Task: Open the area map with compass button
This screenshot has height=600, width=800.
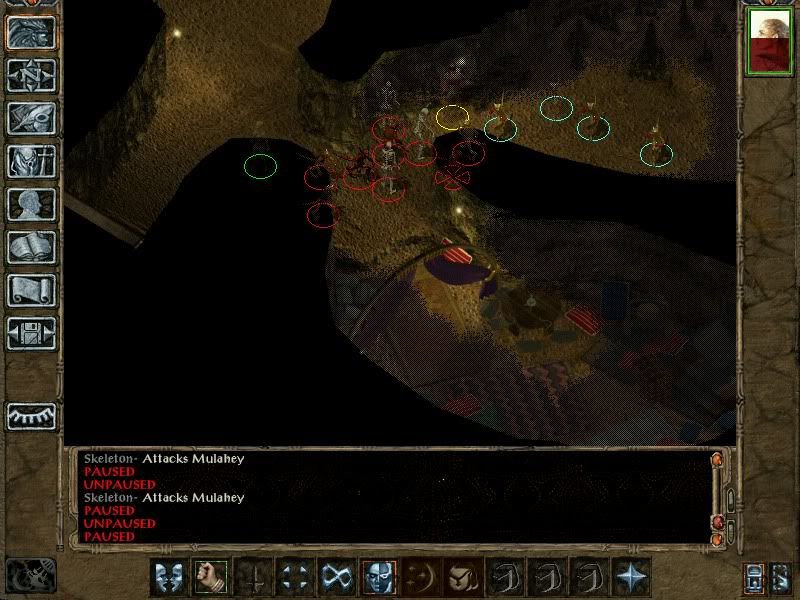Action: pos(31,75)
